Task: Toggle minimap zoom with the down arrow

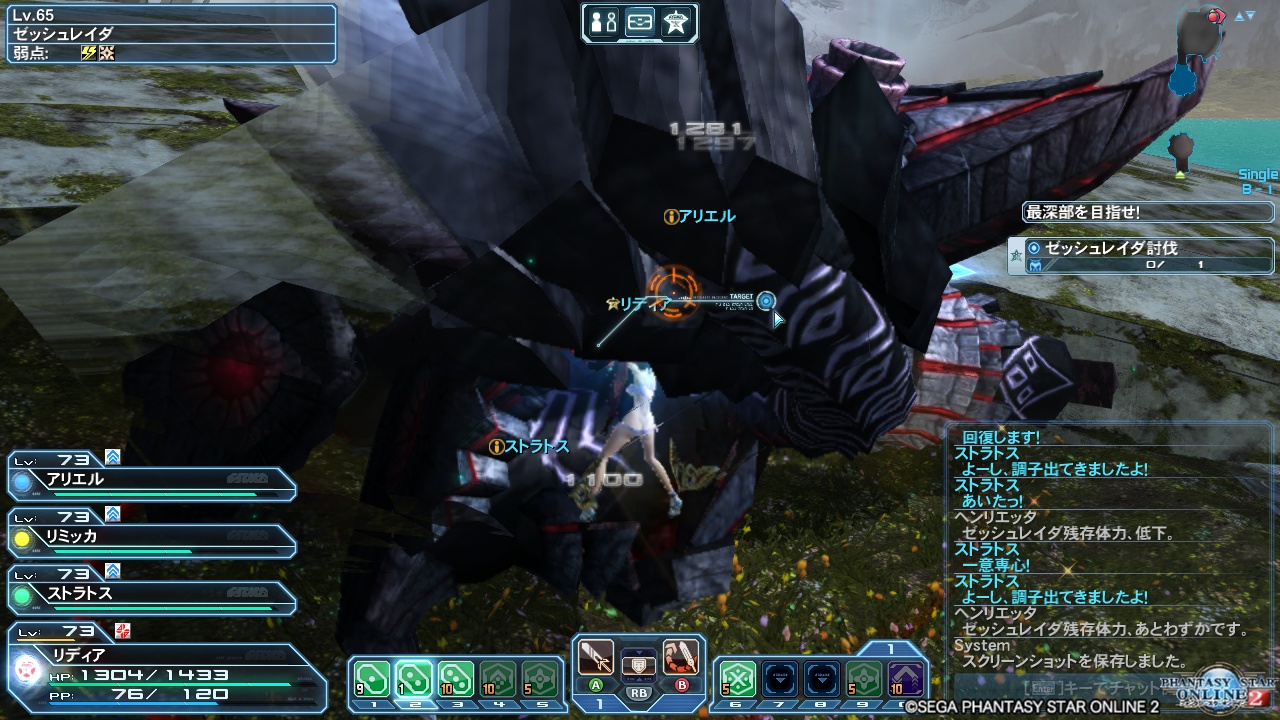Action: pos(1250,14)
